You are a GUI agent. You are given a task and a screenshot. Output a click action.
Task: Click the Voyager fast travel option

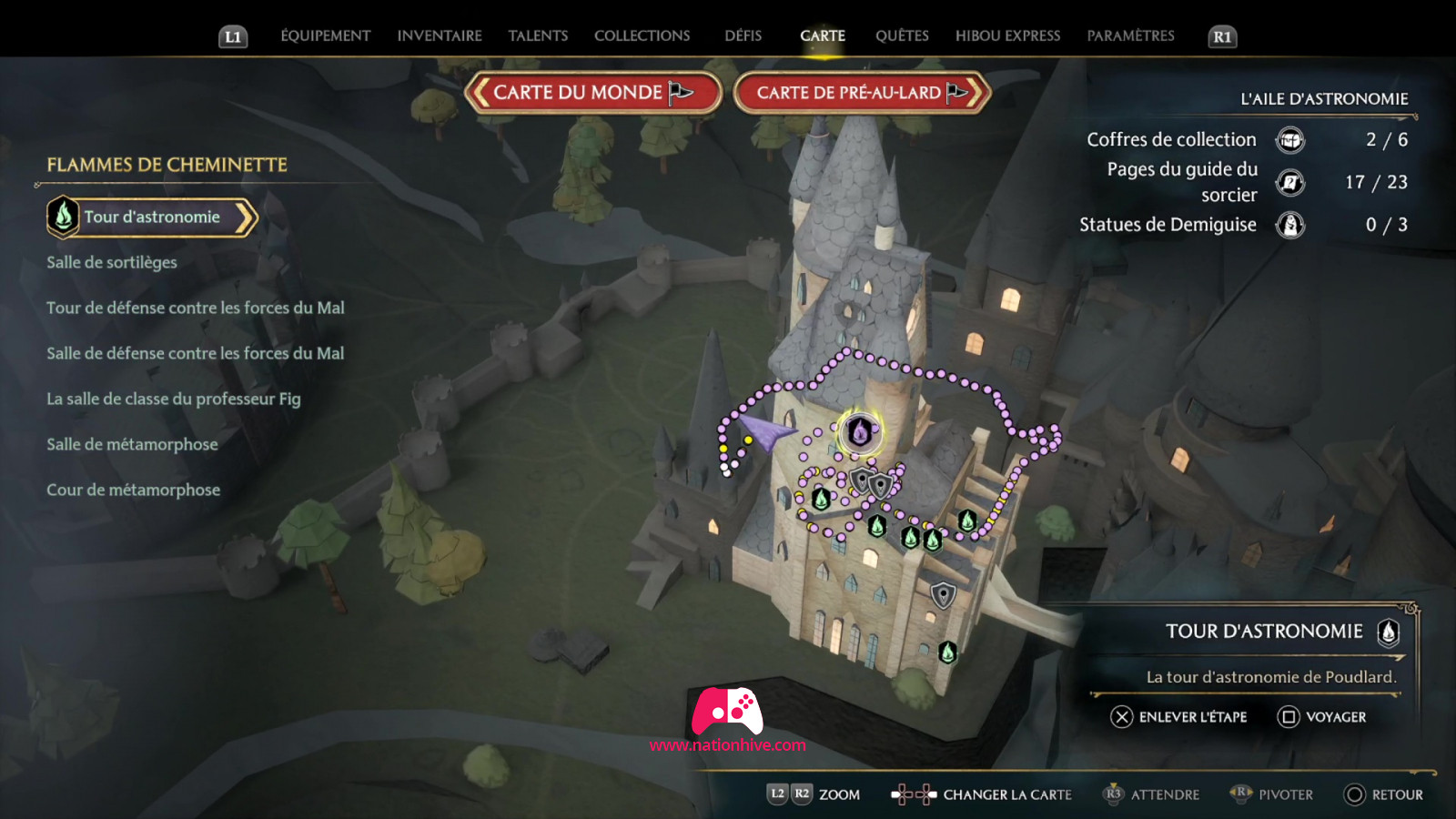pos(1322,717)
